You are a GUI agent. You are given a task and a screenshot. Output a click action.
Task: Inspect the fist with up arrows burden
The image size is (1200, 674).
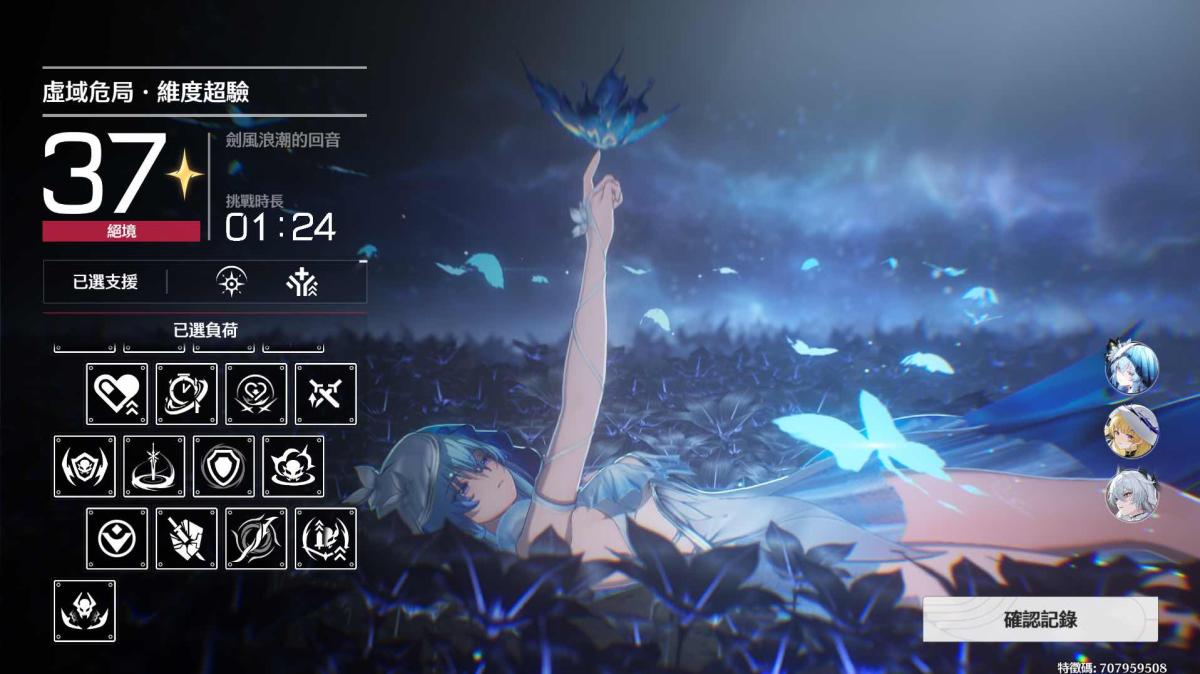click(x=326, y=538)
